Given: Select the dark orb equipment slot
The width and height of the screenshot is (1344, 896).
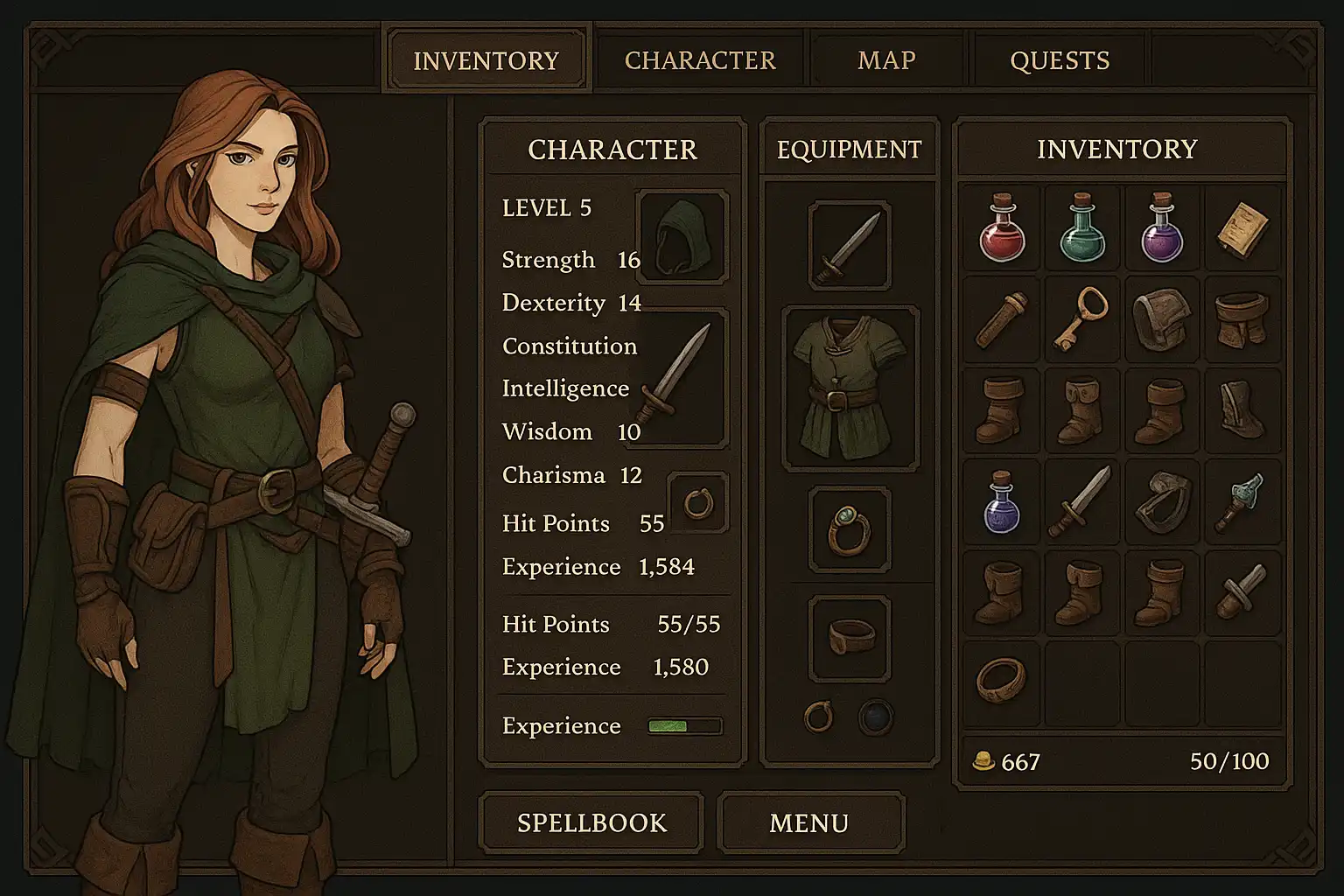Looking at the screenshot, I should click(875, 717).
